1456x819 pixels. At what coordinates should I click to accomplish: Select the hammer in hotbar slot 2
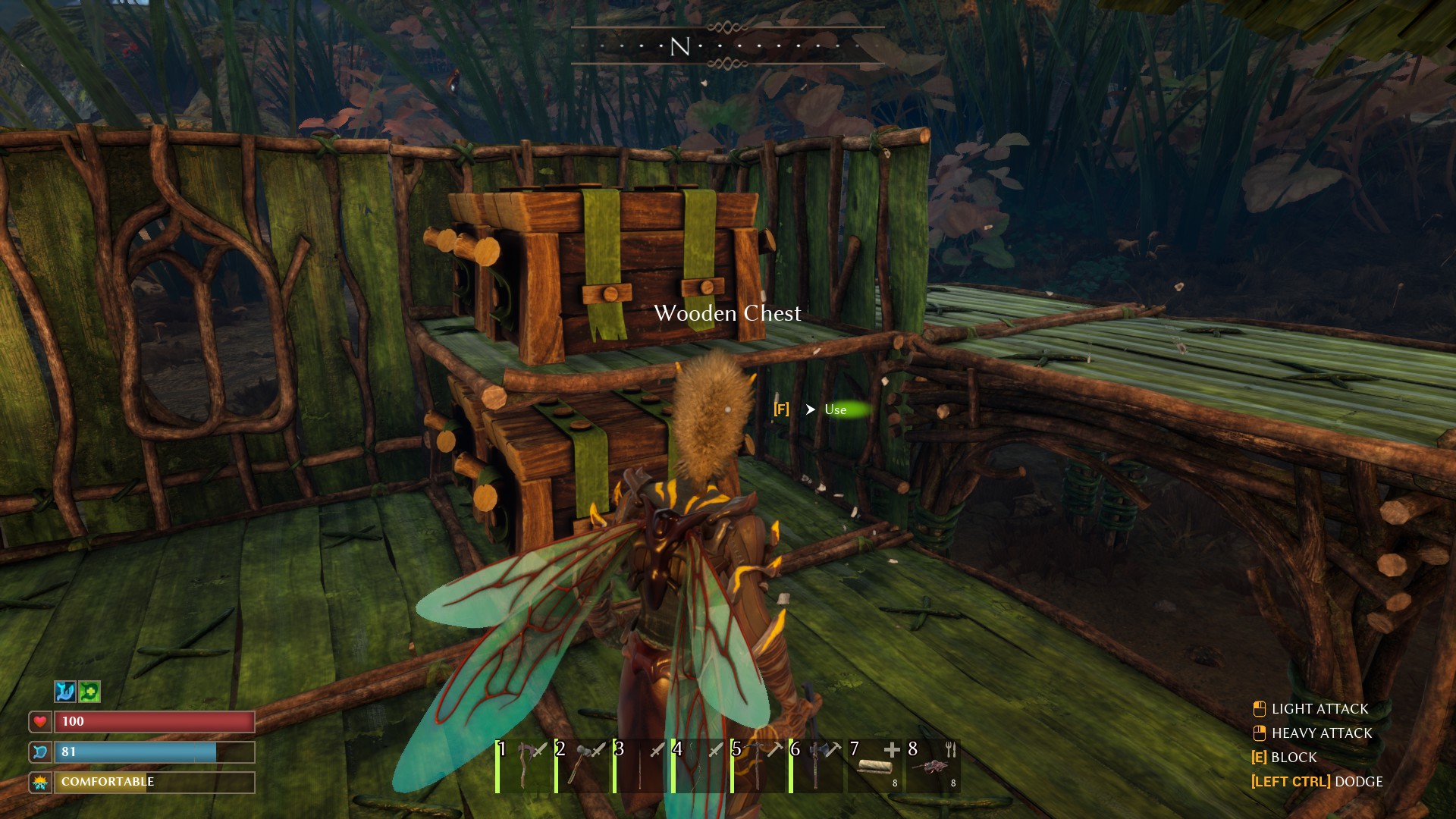(578, 766)
